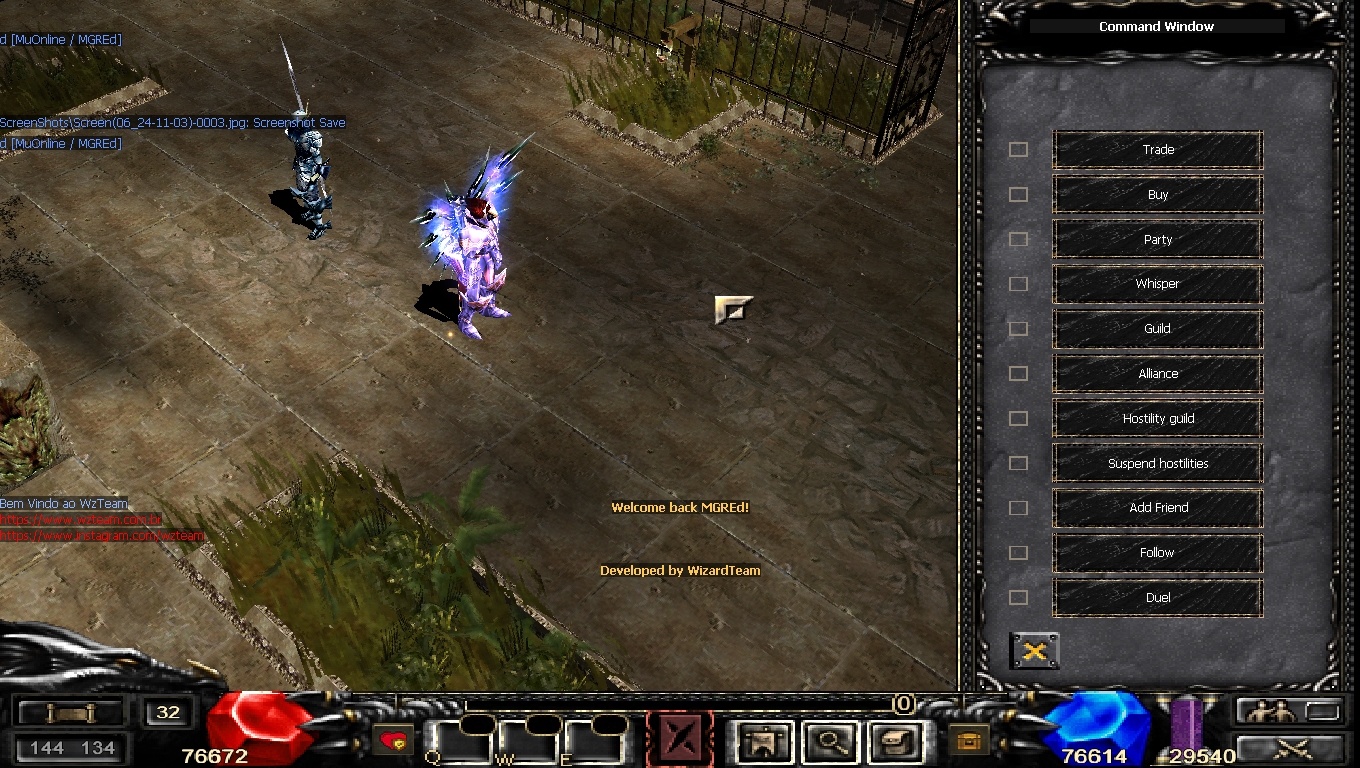Activate the Party command button
This screenshot has height=768, width=1360.
pyautogui.click(x=1158, y=240)
